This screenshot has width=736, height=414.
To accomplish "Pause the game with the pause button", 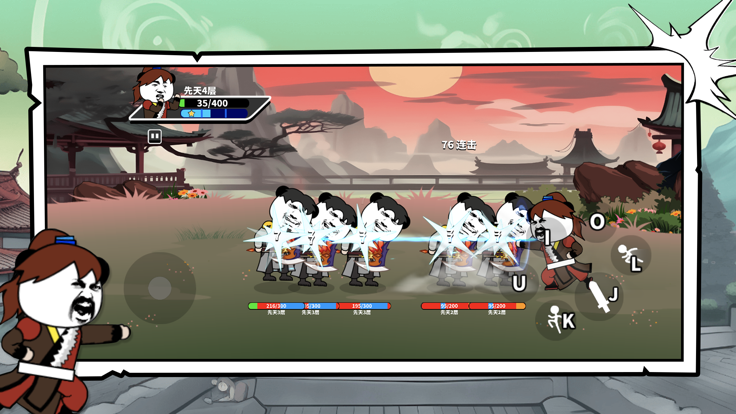I will click(x=155, y=136).
